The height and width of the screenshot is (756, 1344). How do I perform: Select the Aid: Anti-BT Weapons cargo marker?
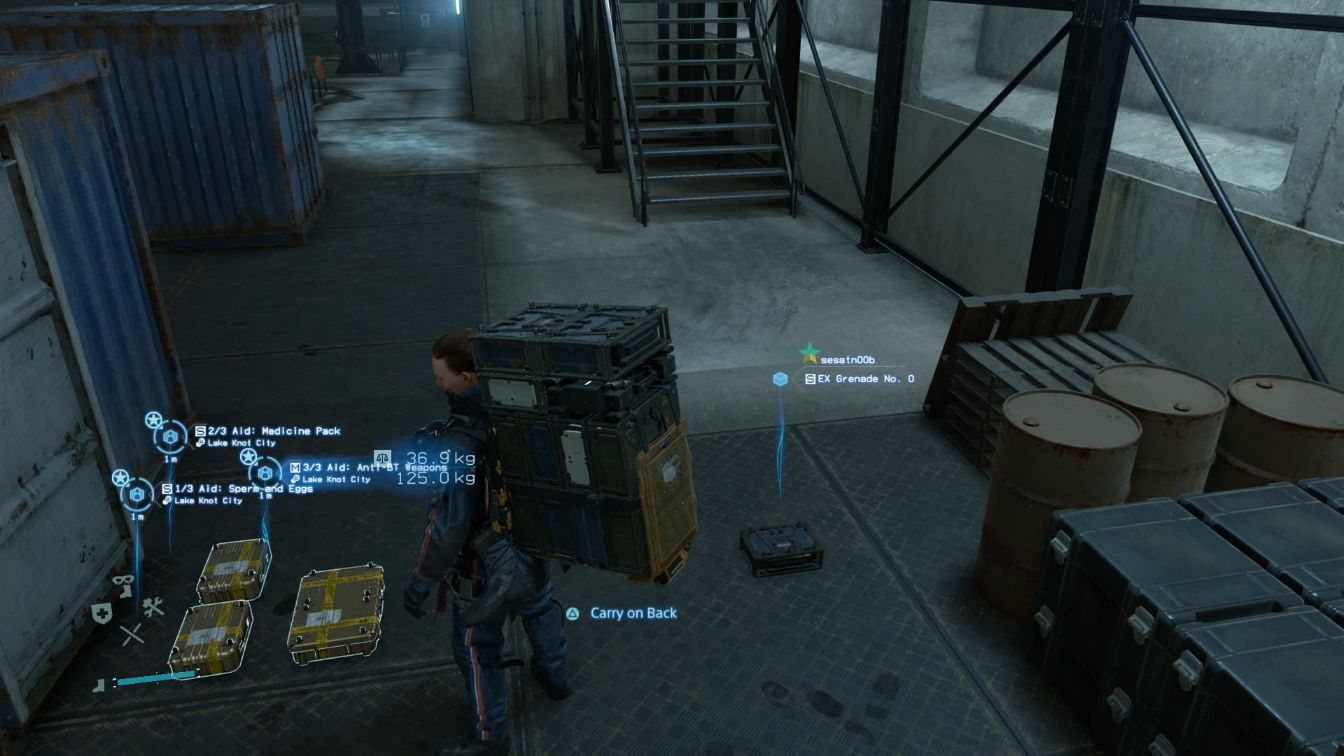point(265,472)
